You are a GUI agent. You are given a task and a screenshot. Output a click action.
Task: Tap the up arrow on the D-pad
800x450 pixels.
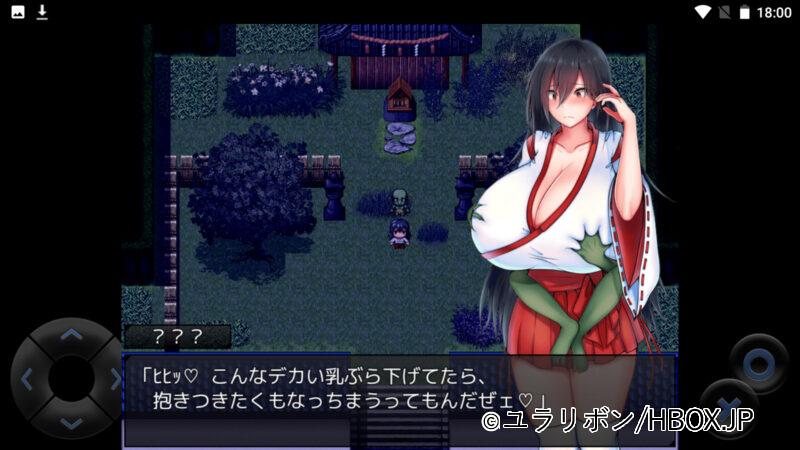coord(70,337)
